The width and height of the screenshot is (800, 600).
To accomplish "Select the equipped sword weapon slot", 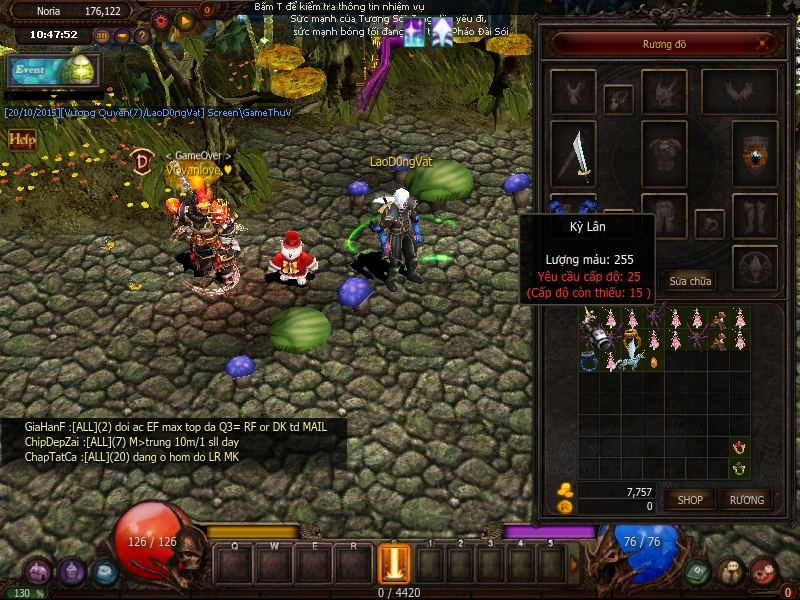I will click(x=574, y=154).
